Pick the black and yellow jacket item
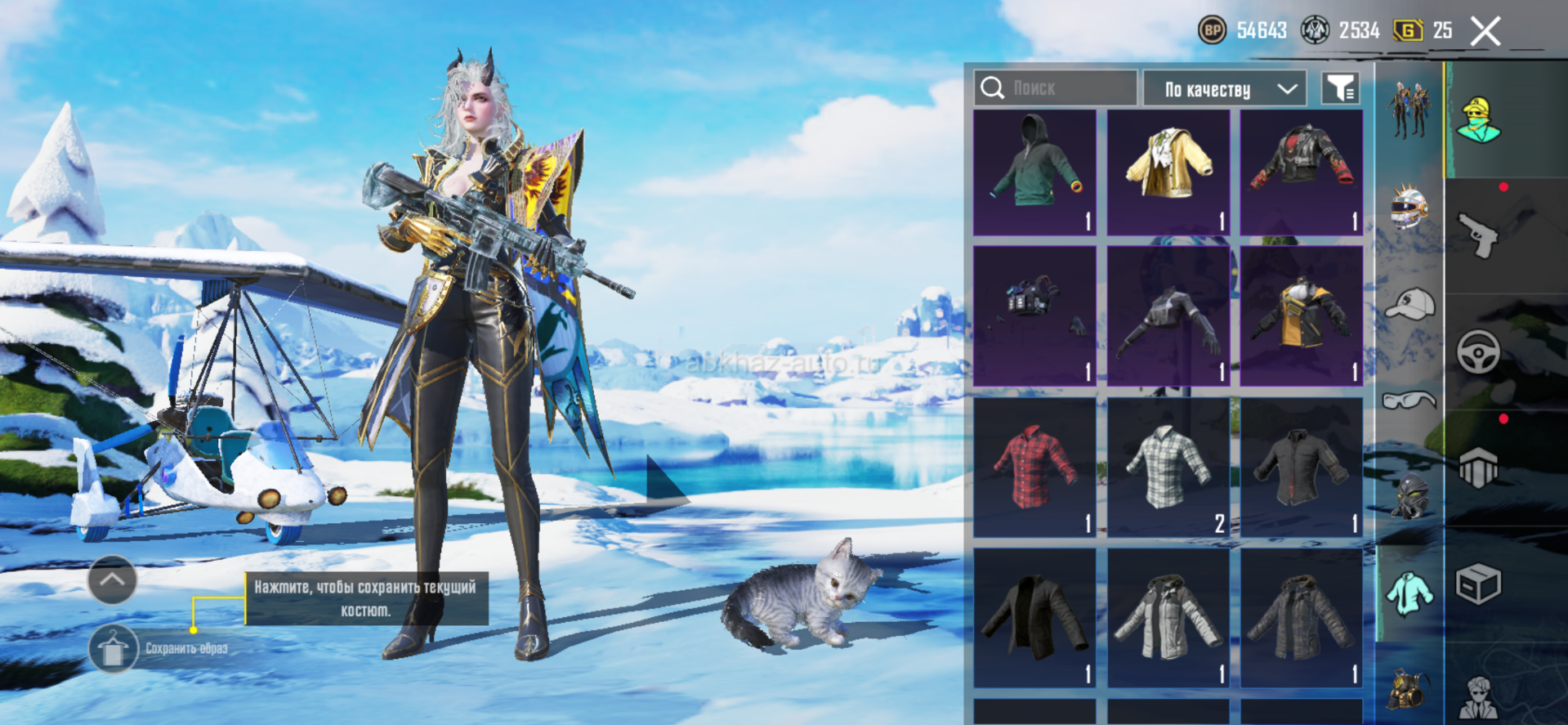 tap(1301, 316)
